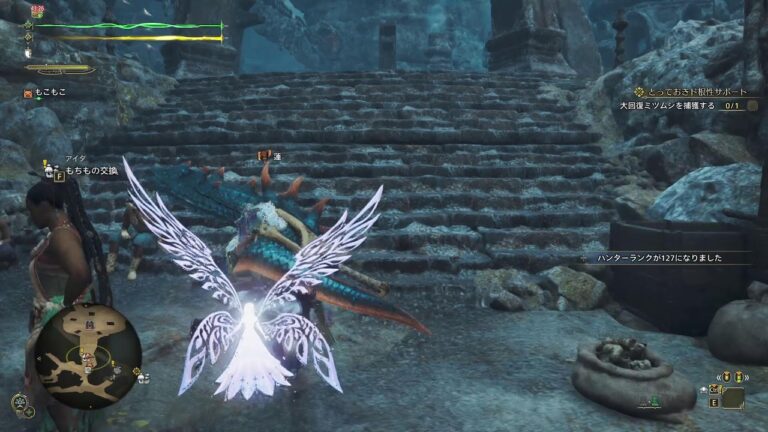The image size is (768, 432).
Task: Click the もちもの交換 interaction prompt label
Action: tap(95, 173)
